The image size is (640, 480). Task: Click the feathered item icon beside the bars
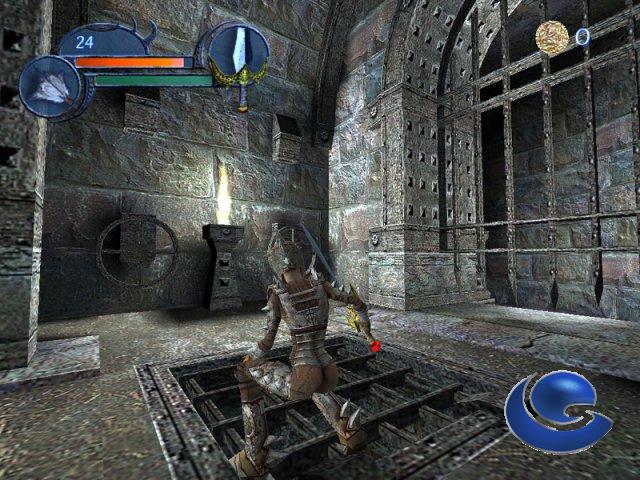49,88
